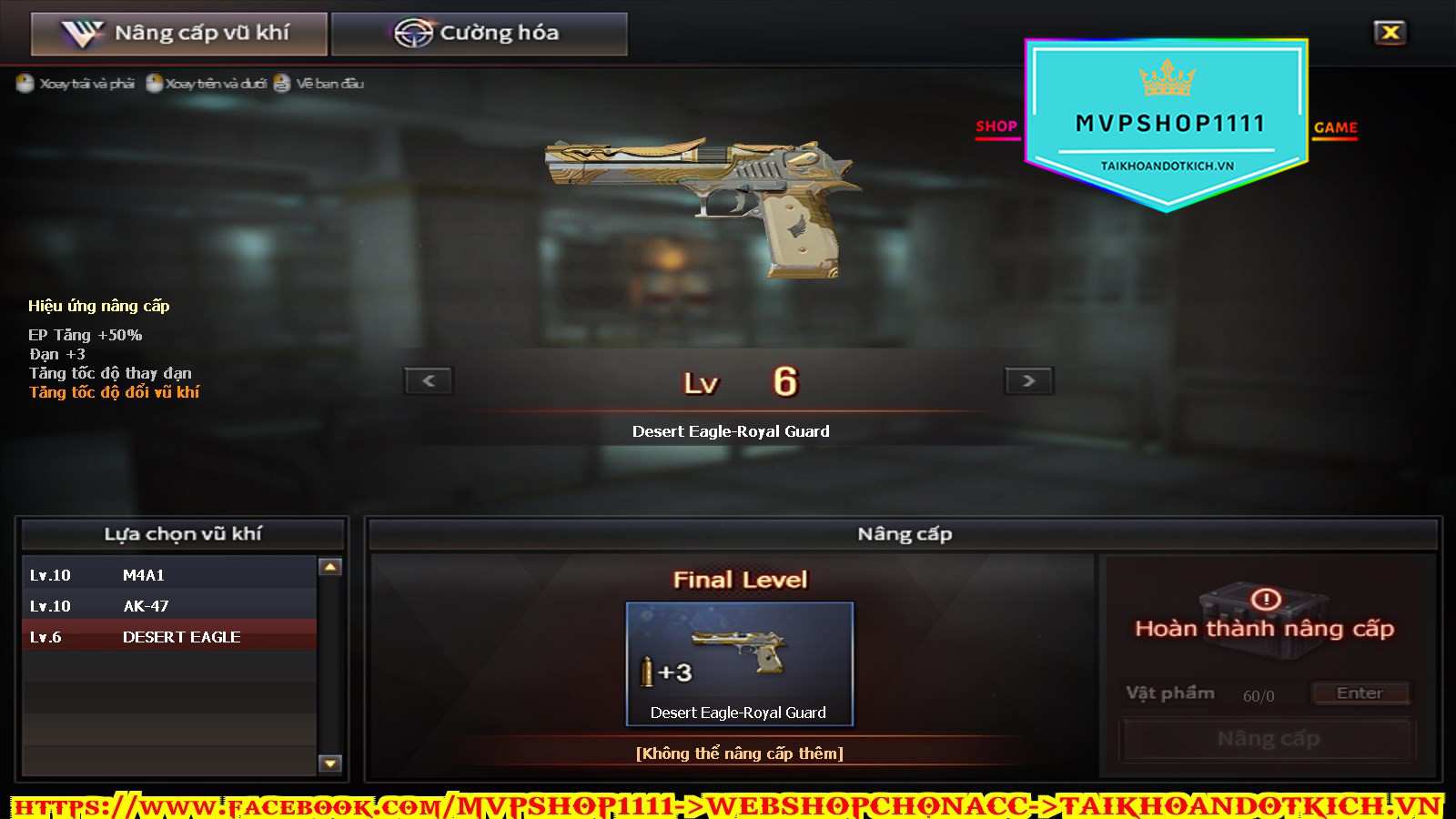1456x819 pixels.
Task: Open the Cường hóa tab
Action: click(479, 34)
